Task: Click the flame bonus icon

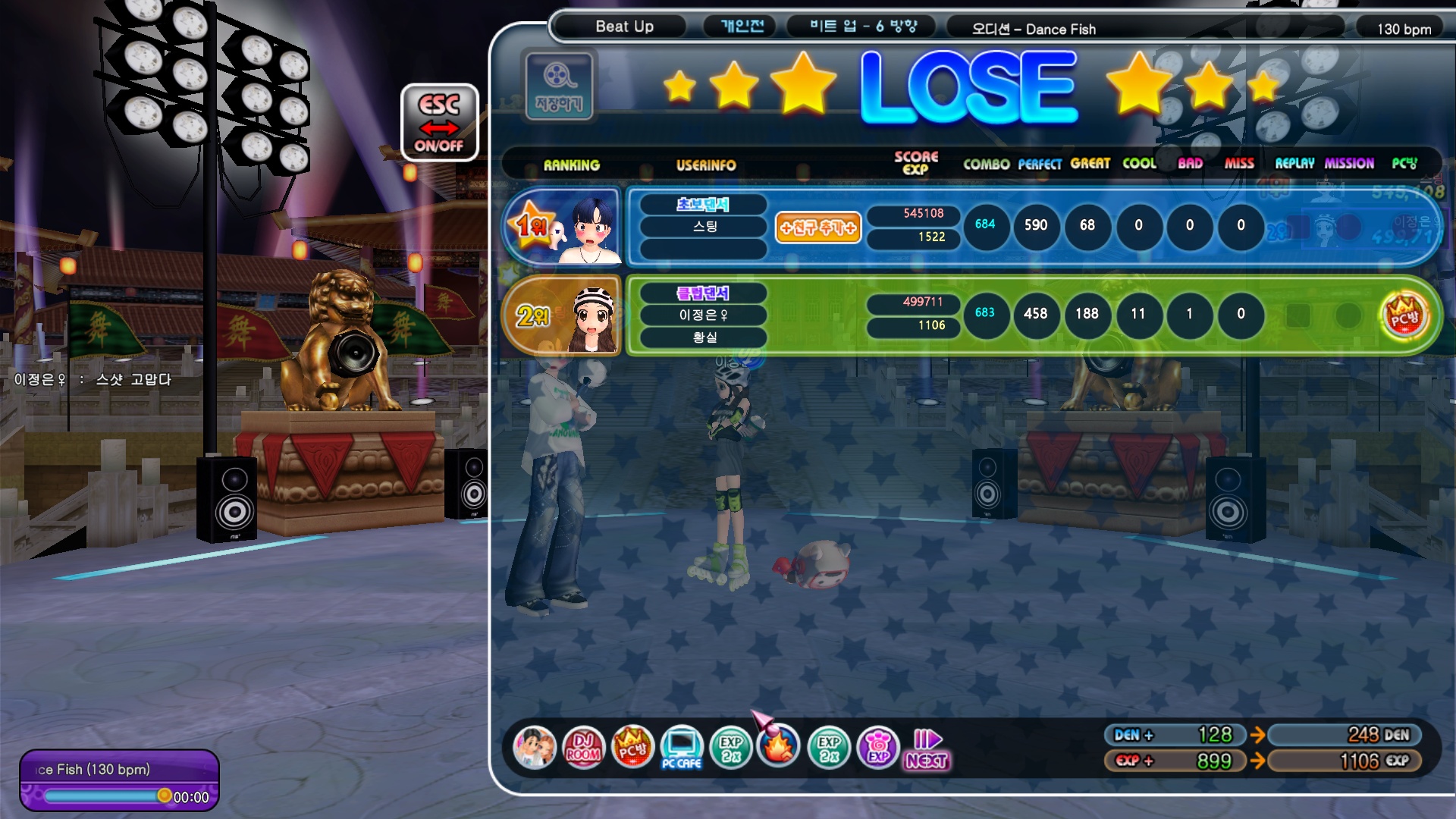Action: pos(779,746)
